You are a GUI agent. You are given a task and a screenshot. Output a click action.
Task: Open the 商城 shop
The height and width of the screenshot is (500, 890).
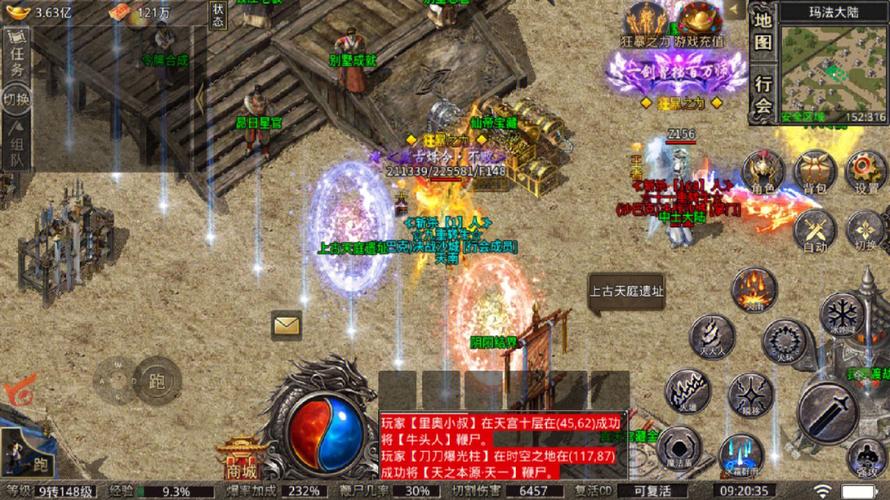[241, 460]
